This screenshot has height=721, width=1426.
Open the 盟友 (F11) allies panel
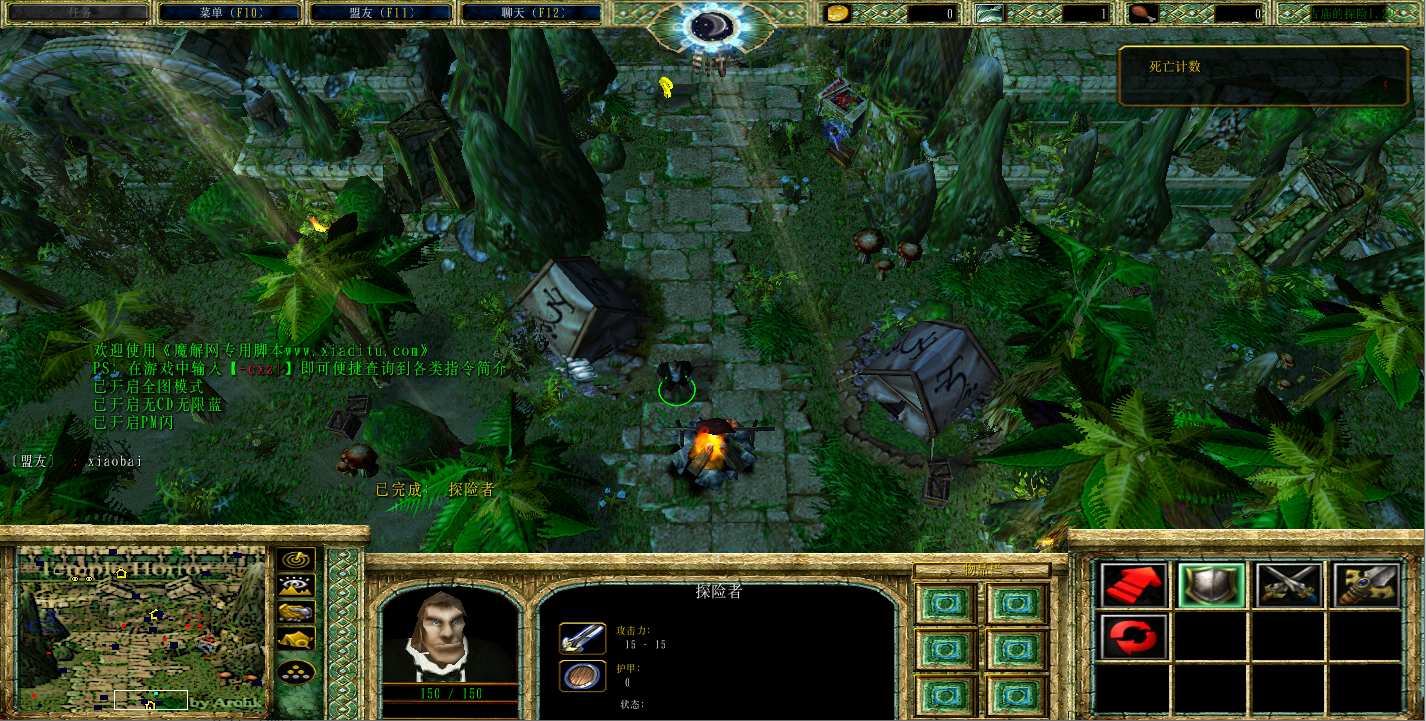[382, 13]
